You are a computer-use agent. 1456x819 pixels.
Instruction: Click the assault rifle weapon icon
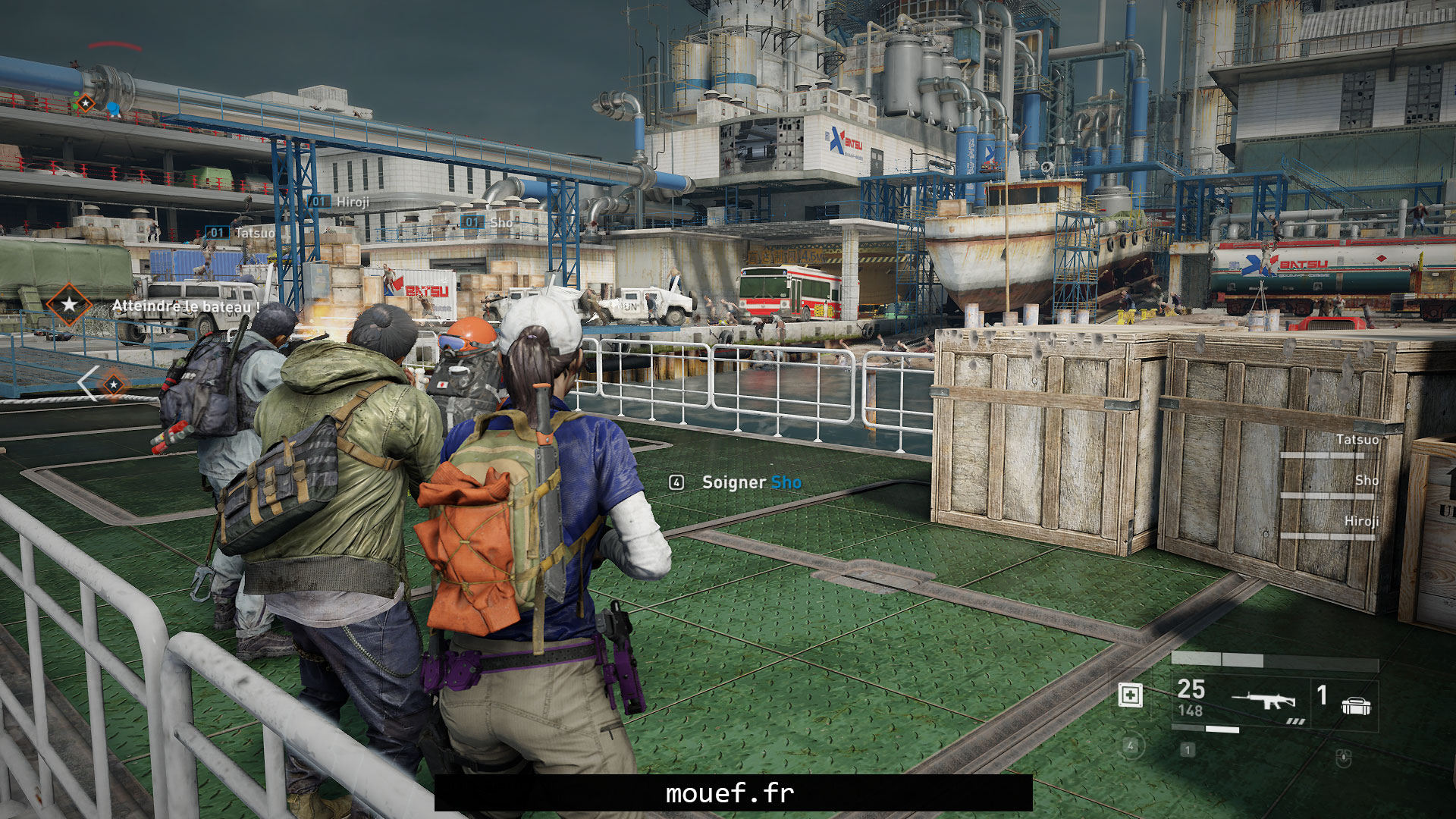click(x=1263, y=700)
